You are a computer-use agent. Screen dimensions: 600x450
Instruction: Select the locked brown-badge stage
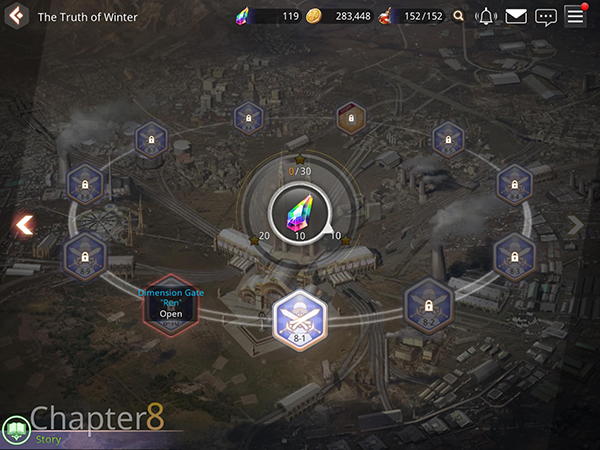(350, 118)
